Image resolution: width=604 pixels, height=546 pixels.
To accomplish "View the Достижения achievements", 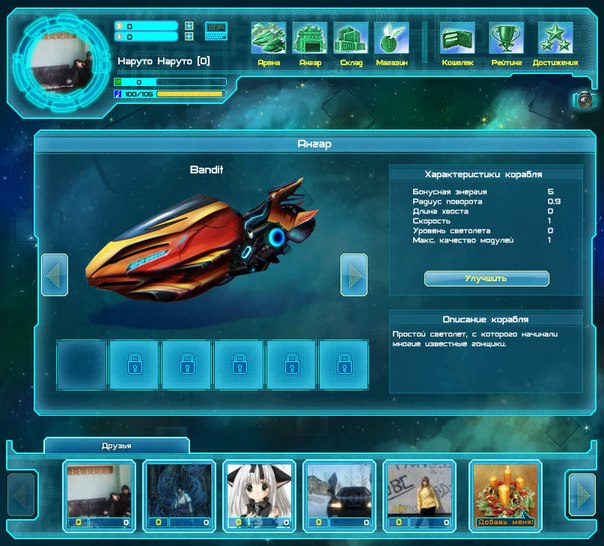I will [555, 43].
